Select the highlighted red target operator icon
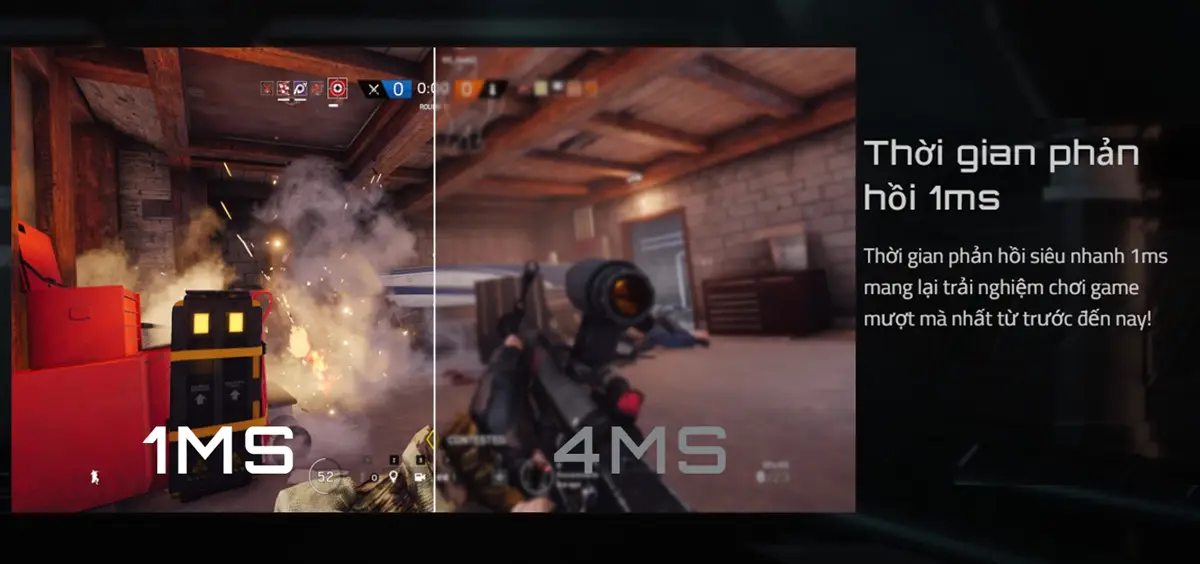 (x=337, y=89)
